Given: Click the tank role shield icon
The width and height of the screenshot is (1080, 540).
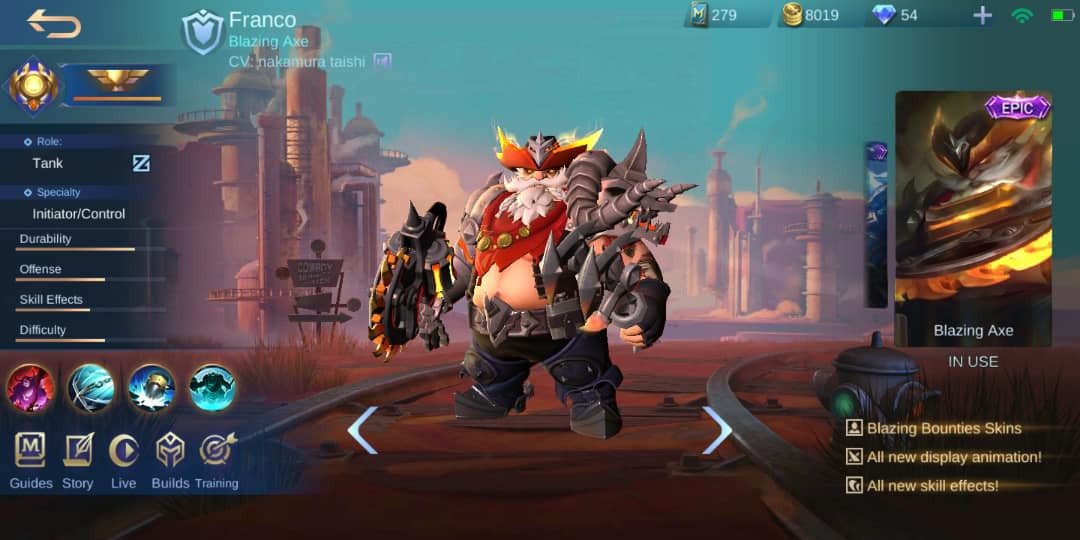Looking at the screenshot, I should click(202, 33).
